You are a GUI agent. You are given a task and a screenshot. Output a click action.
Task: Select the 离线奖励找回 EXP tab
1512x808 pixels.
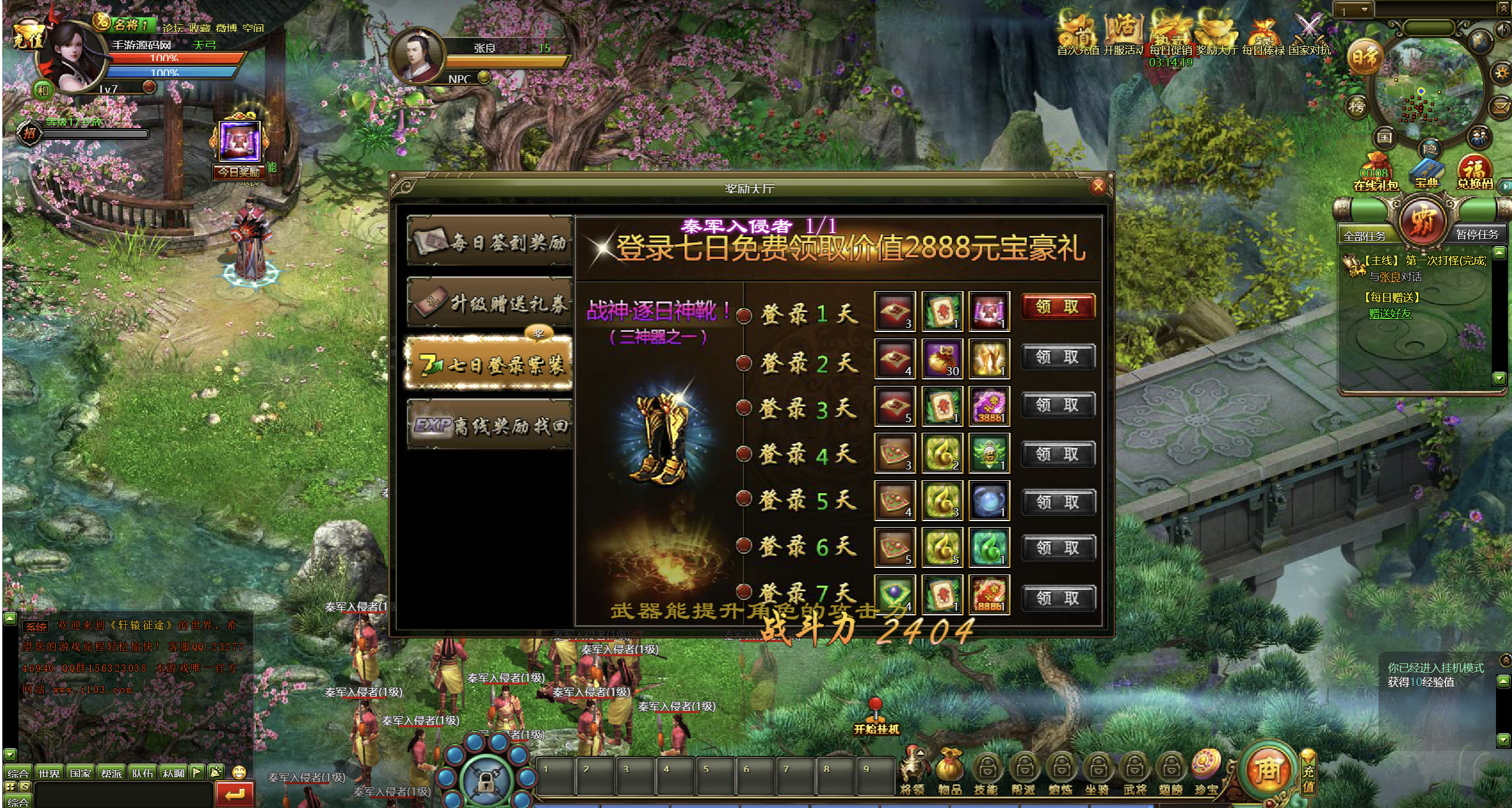click(x=490, y=425)
